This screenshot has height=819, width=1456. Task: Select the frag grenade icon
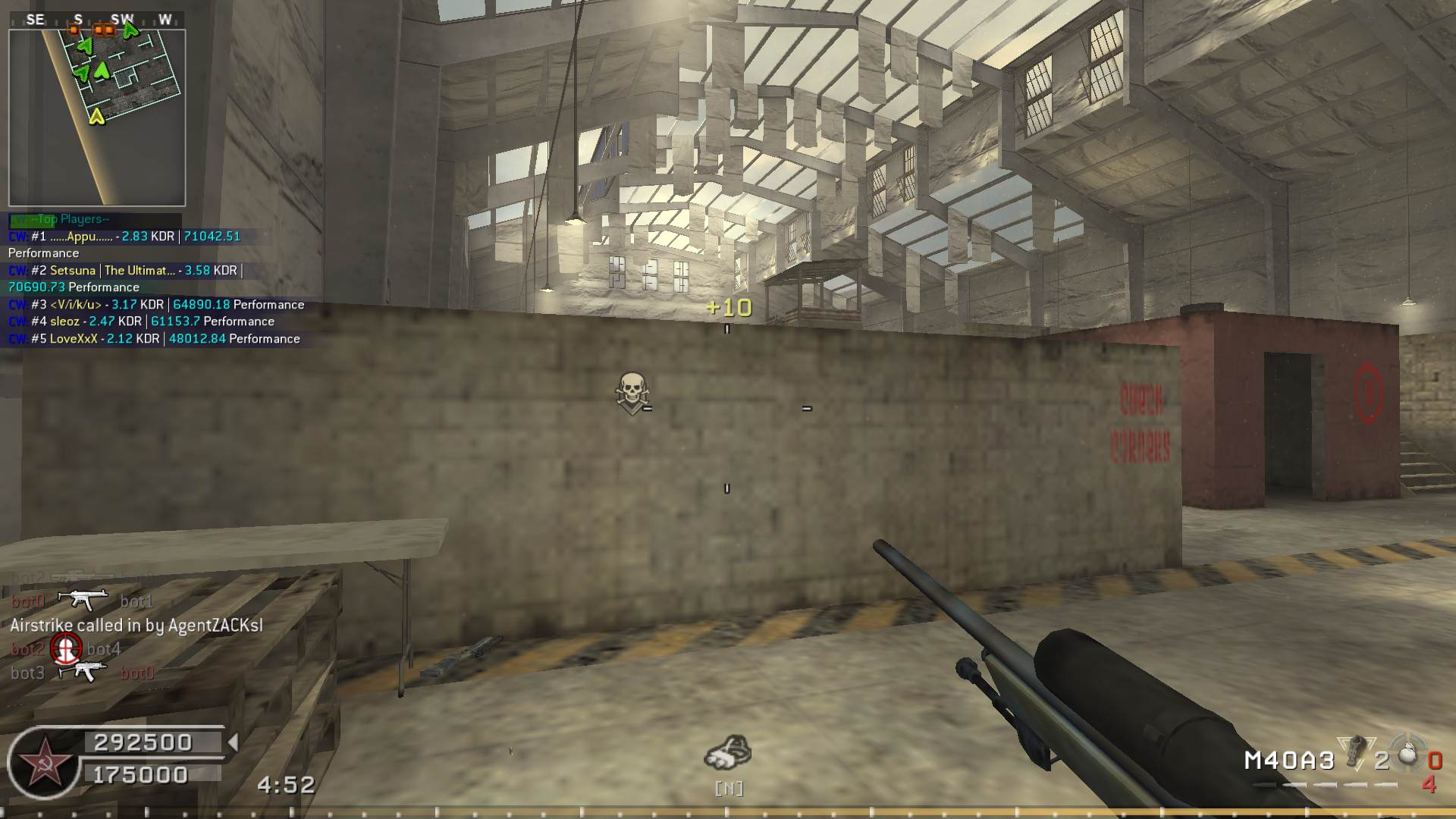1407,753
